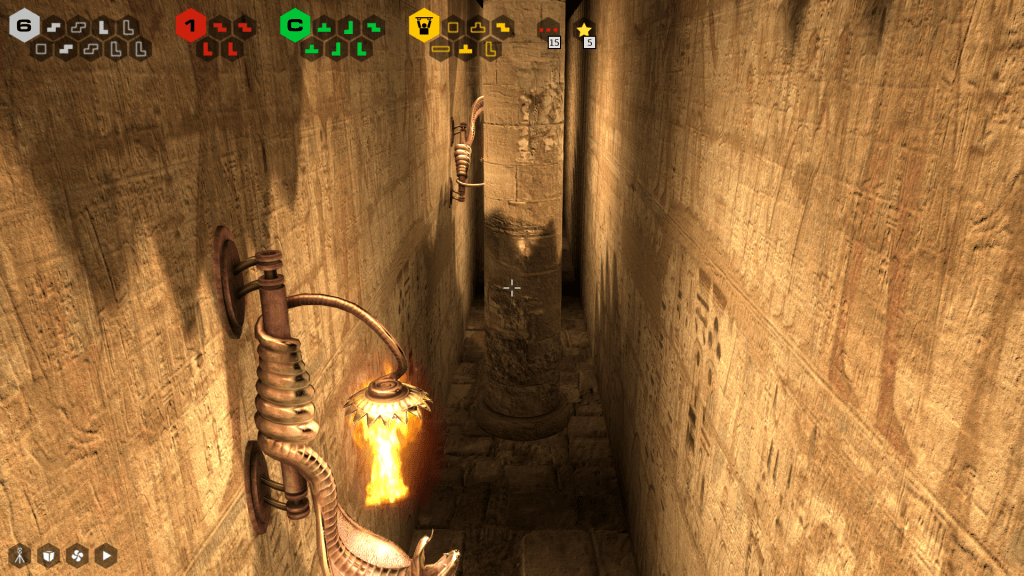Select the cube item icon
Viewport: 1024px width, 576px height.
[x=48, y=555]
